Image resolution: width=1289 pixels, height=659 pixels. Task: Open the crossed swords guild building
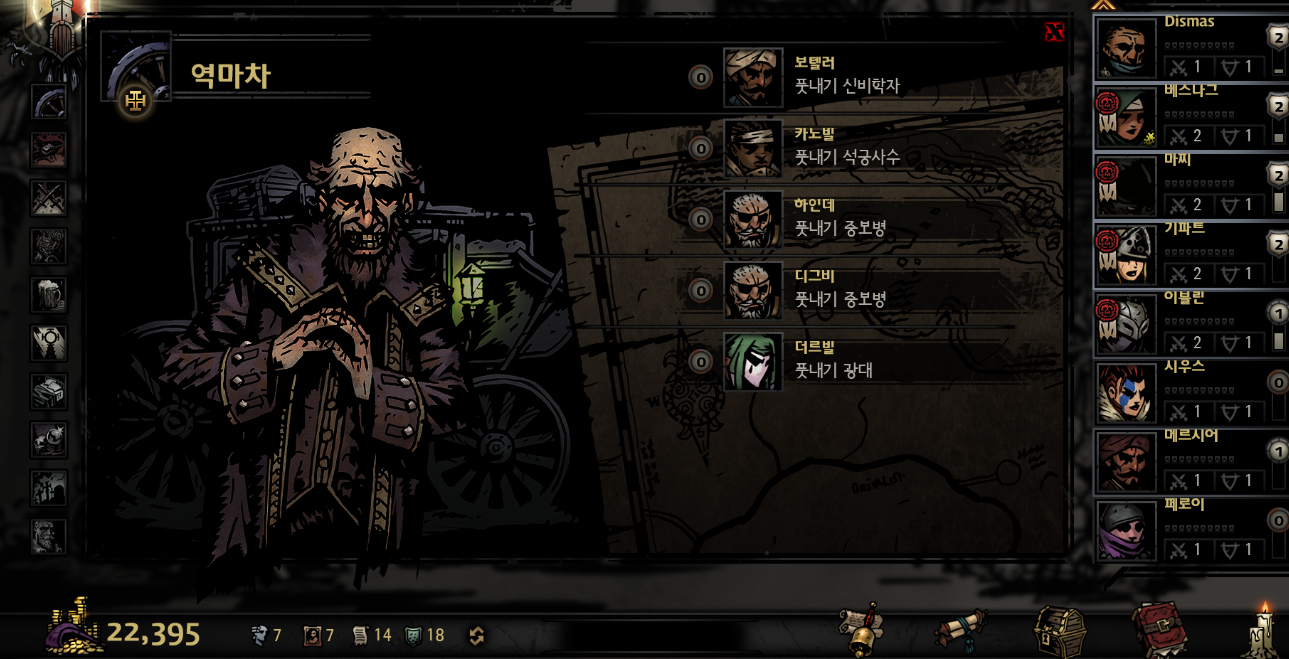48,198
